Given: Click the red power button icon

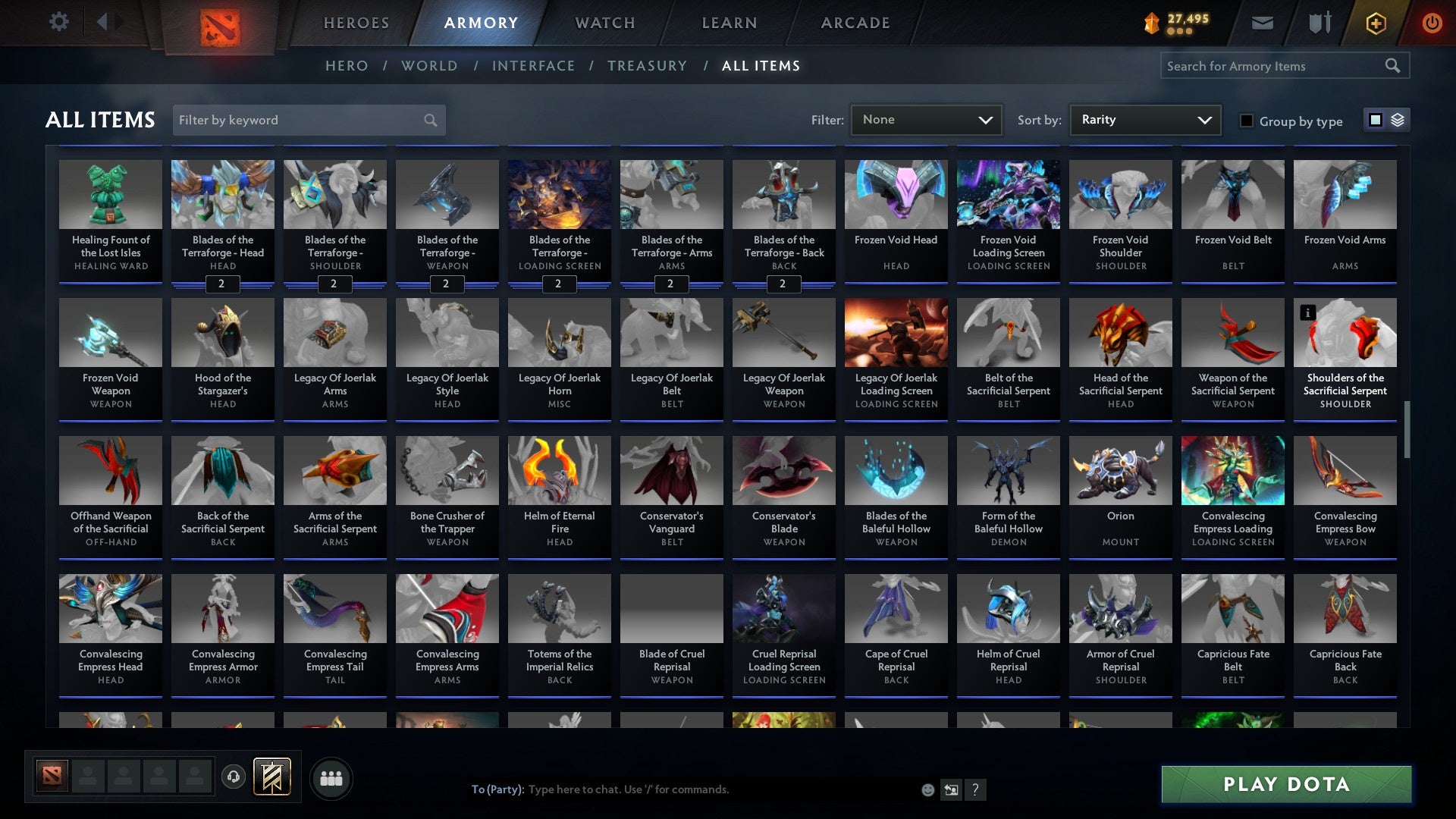Looking at the screenshot, I should click(1433, 23).
